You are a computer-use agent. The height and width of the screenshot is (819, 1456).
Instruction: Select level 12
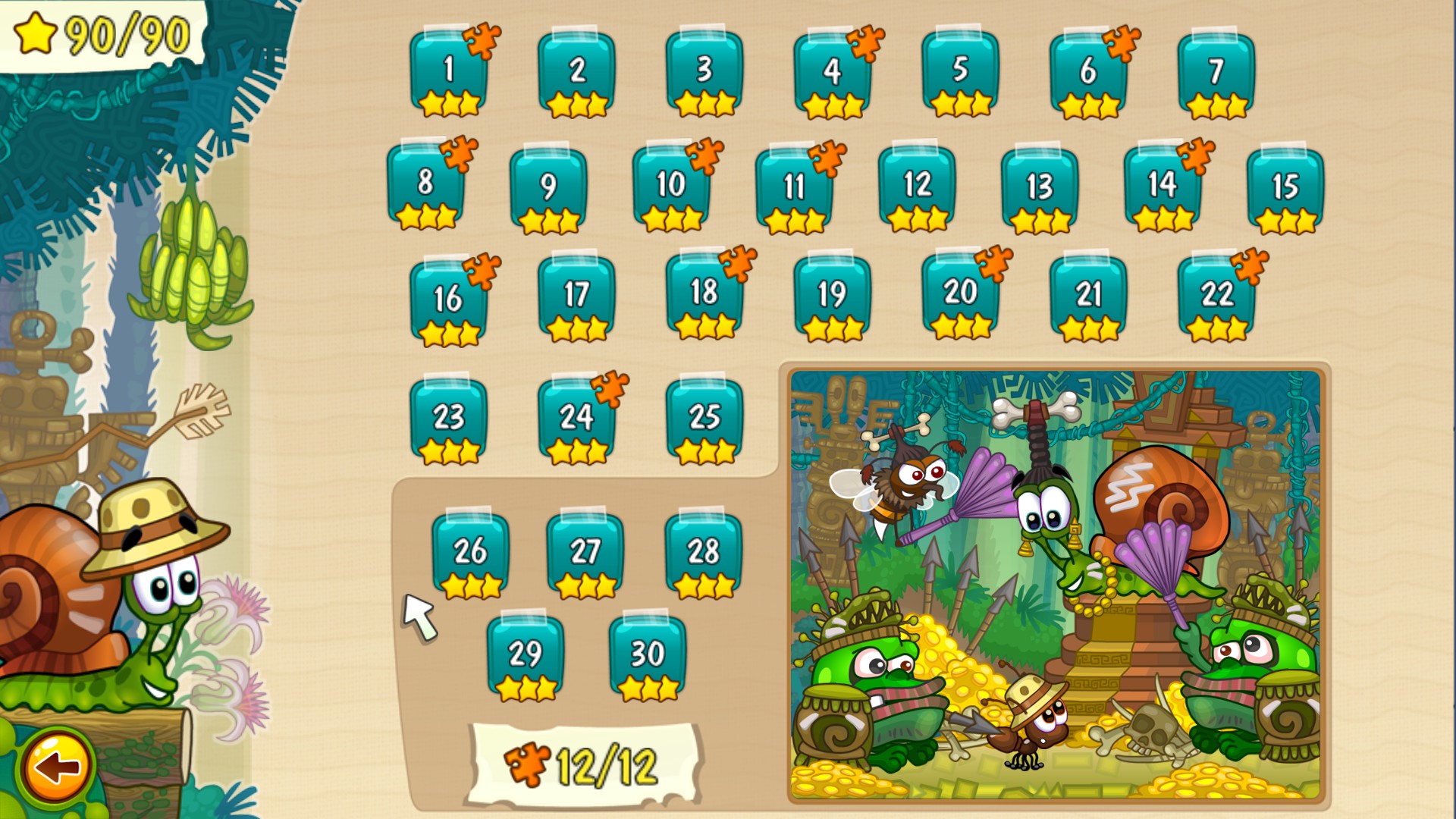coord(917,184)
